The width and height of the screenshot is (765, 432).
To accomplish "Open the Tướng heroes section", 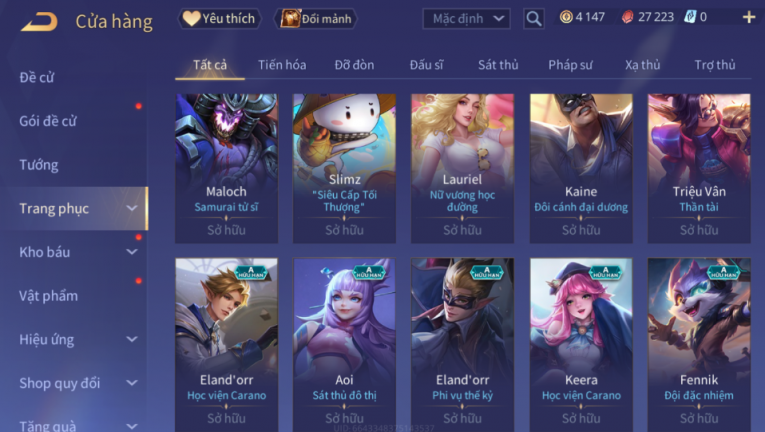I will tap(39, 165).
